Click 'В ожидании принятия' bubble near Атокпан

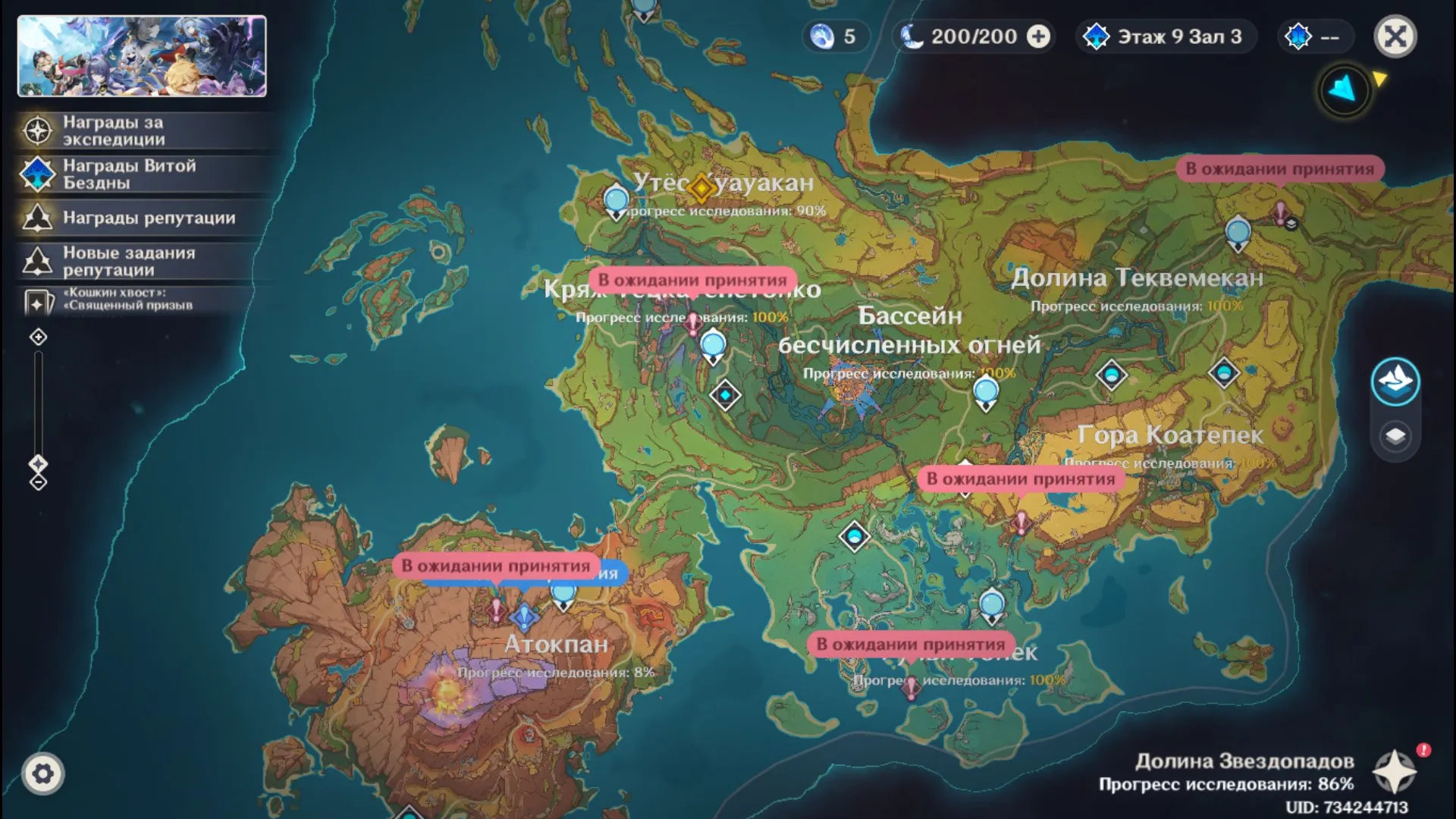pos(497,565)
